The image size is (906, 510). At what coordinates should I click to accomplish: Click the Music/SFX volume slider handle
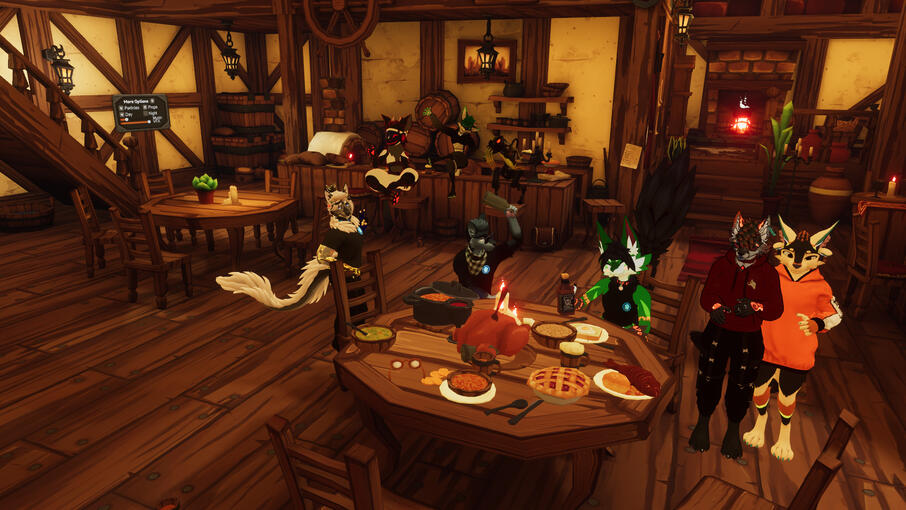[x=149, y=122]
